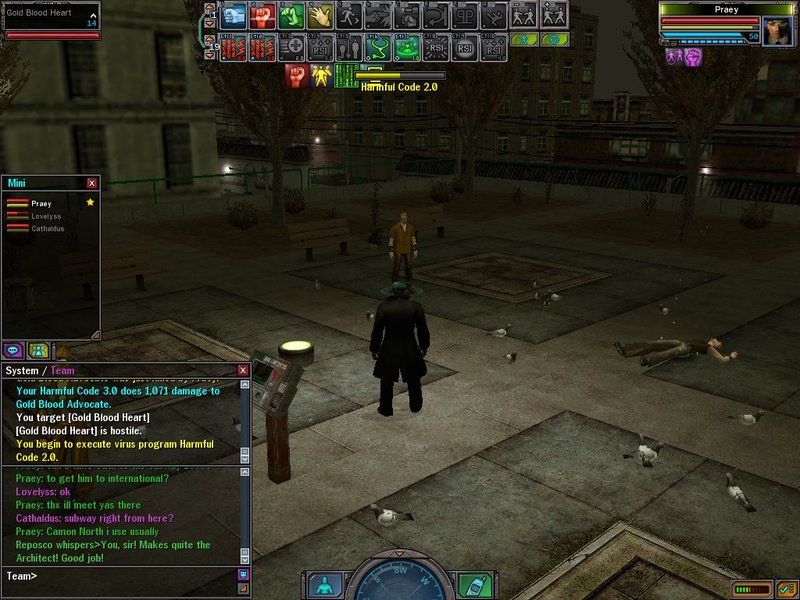Open the character figure panel beside compass
Screen dimensions: 800x600
tap(324, 584)
